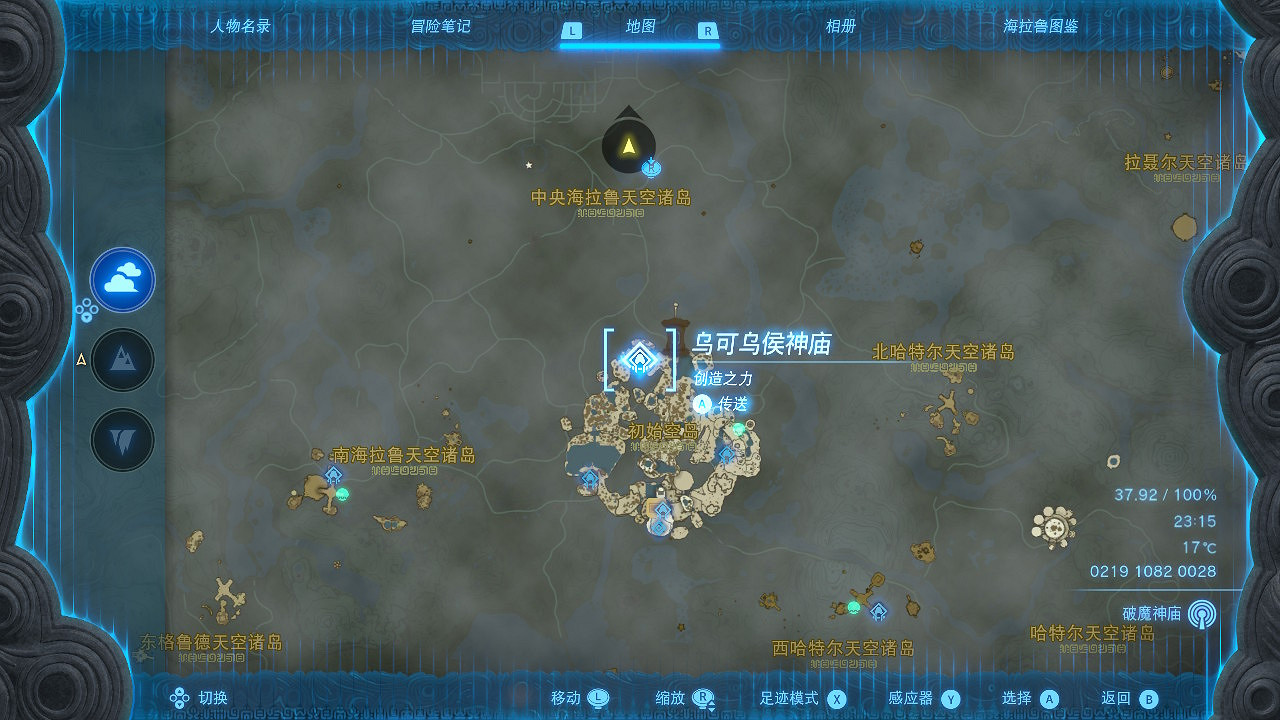Click the 切换 layer switch icon
The height and width of the screenshot is (720, 1280).
[180, 697]
